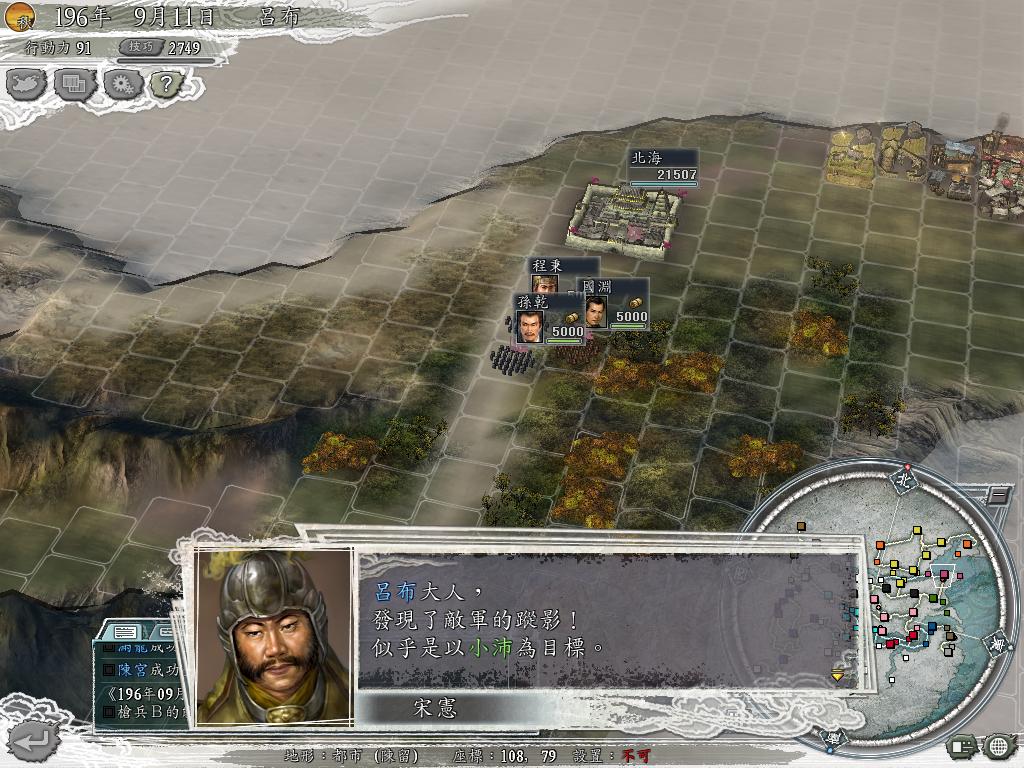Image resolution: width=1024 pixels, height=768 pixels.
Task: Open the overlapping tables list button
Action: point(74,84)
